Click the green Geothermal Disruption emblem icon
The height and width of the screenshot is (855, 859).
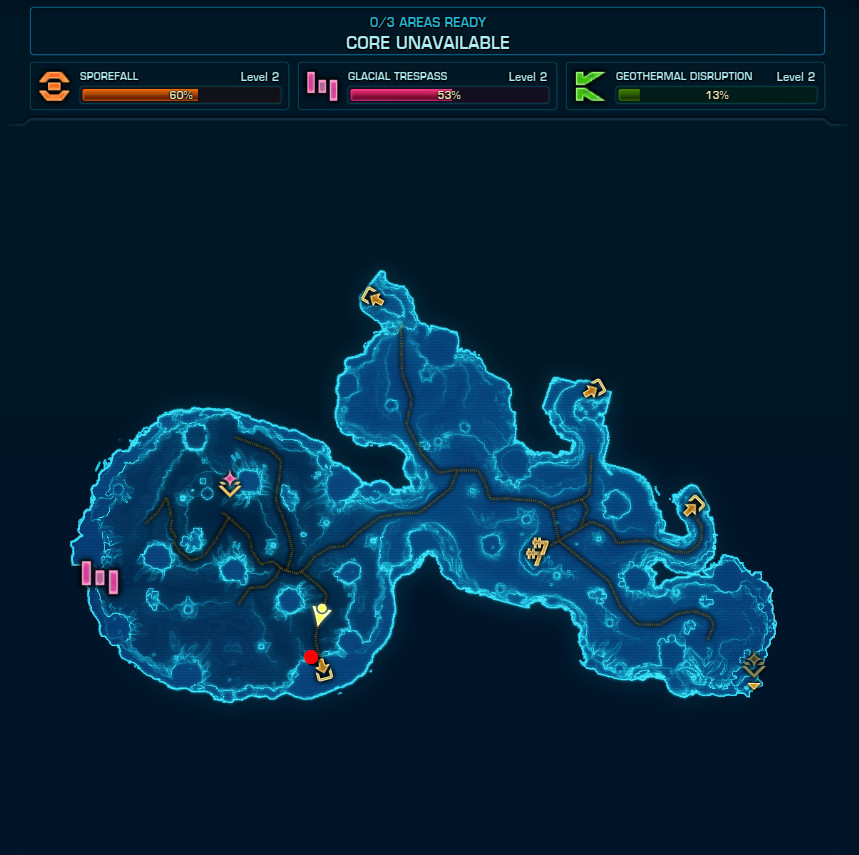point(590,87)
